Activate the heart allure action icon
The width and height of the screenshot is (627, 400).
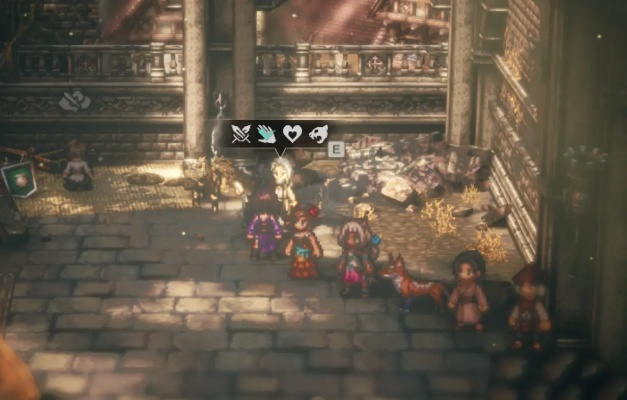pyautogui.click(x=291, y=133)
